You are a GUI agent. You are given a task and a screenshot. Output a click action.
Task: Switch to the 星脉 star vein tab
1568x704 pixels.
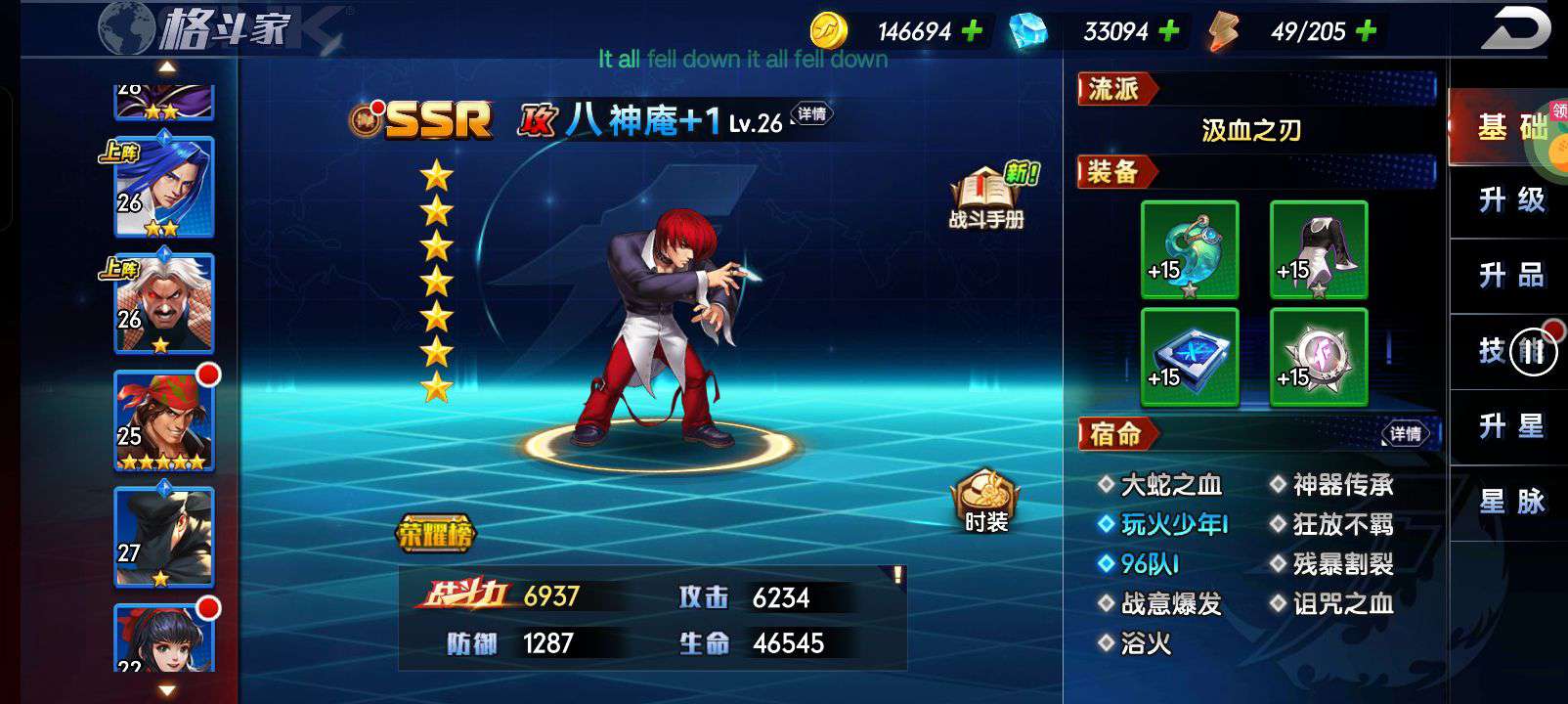click(x=1510, y=502)
